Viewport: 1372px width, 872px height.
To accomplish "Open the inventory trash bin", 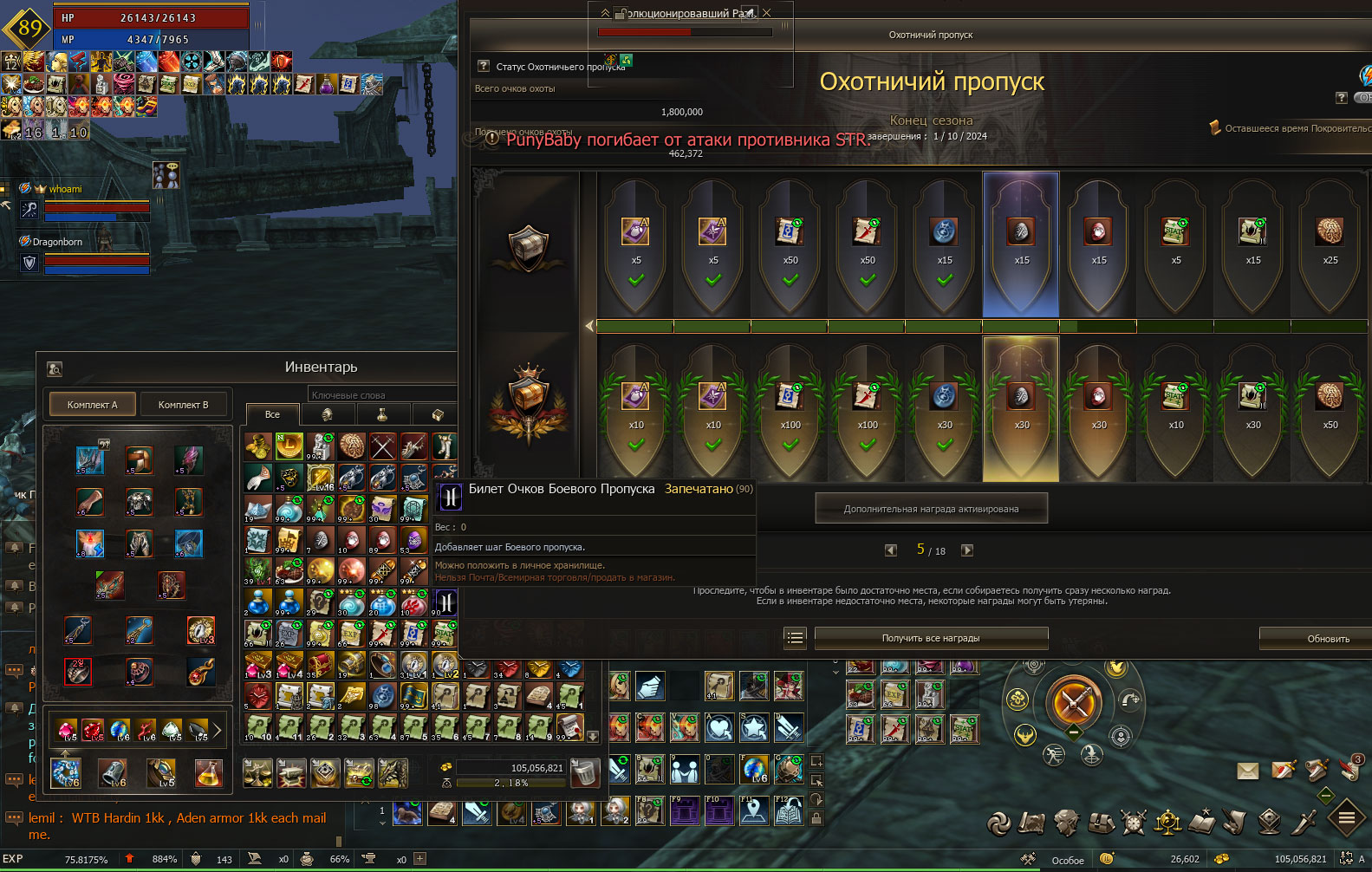I will [585, 772].
